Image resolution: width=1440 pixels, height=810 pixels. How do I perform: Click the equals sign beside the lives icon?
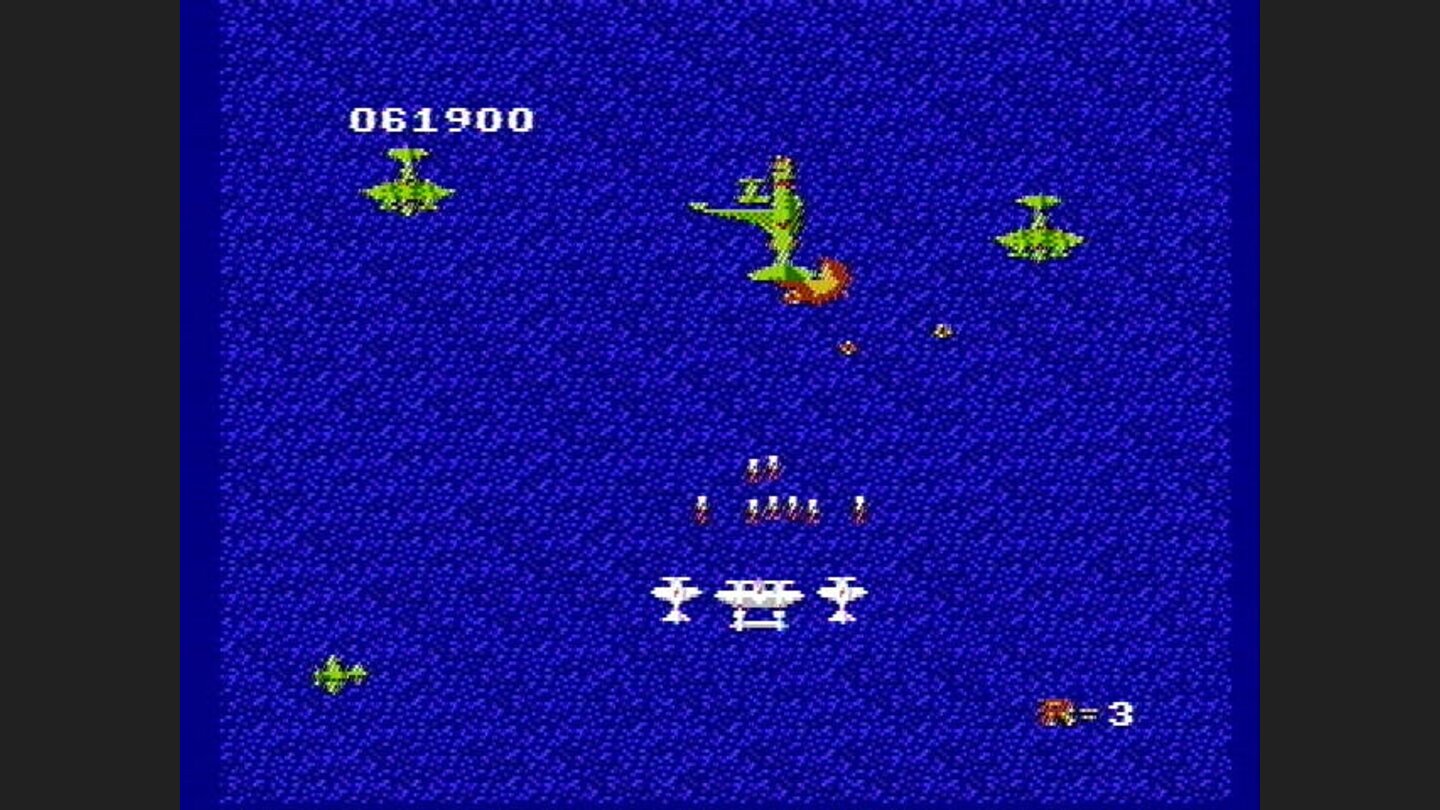(x=1089, y=714)
